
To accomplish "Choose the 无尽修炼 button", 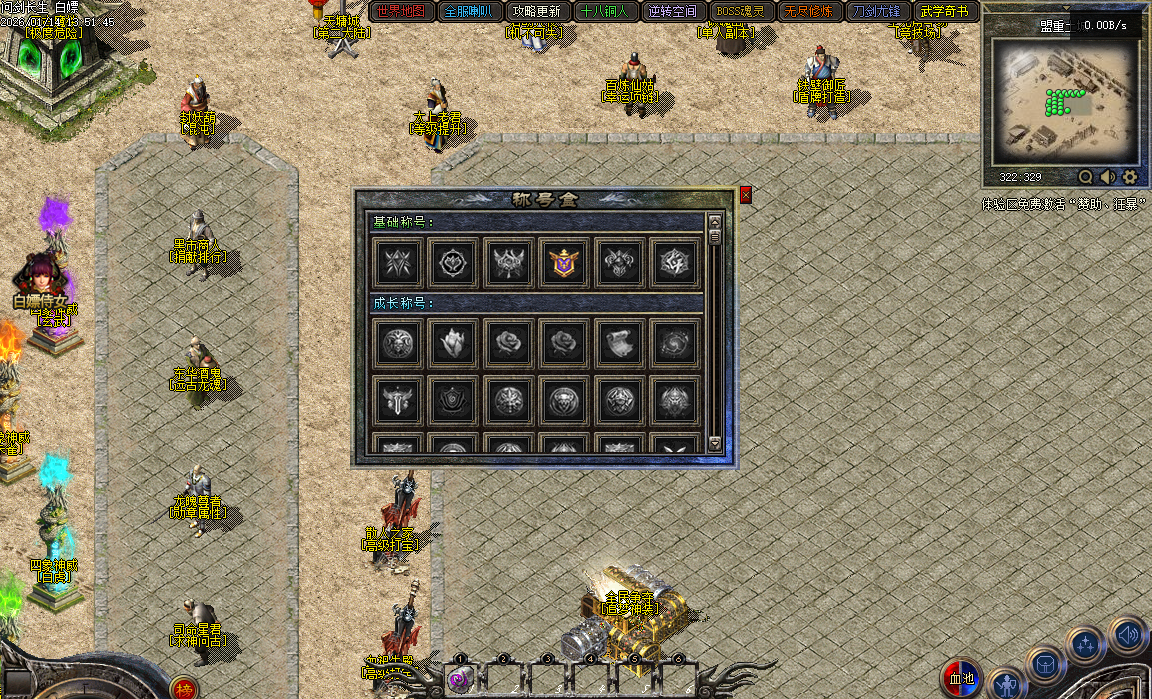I will [808, 12].
